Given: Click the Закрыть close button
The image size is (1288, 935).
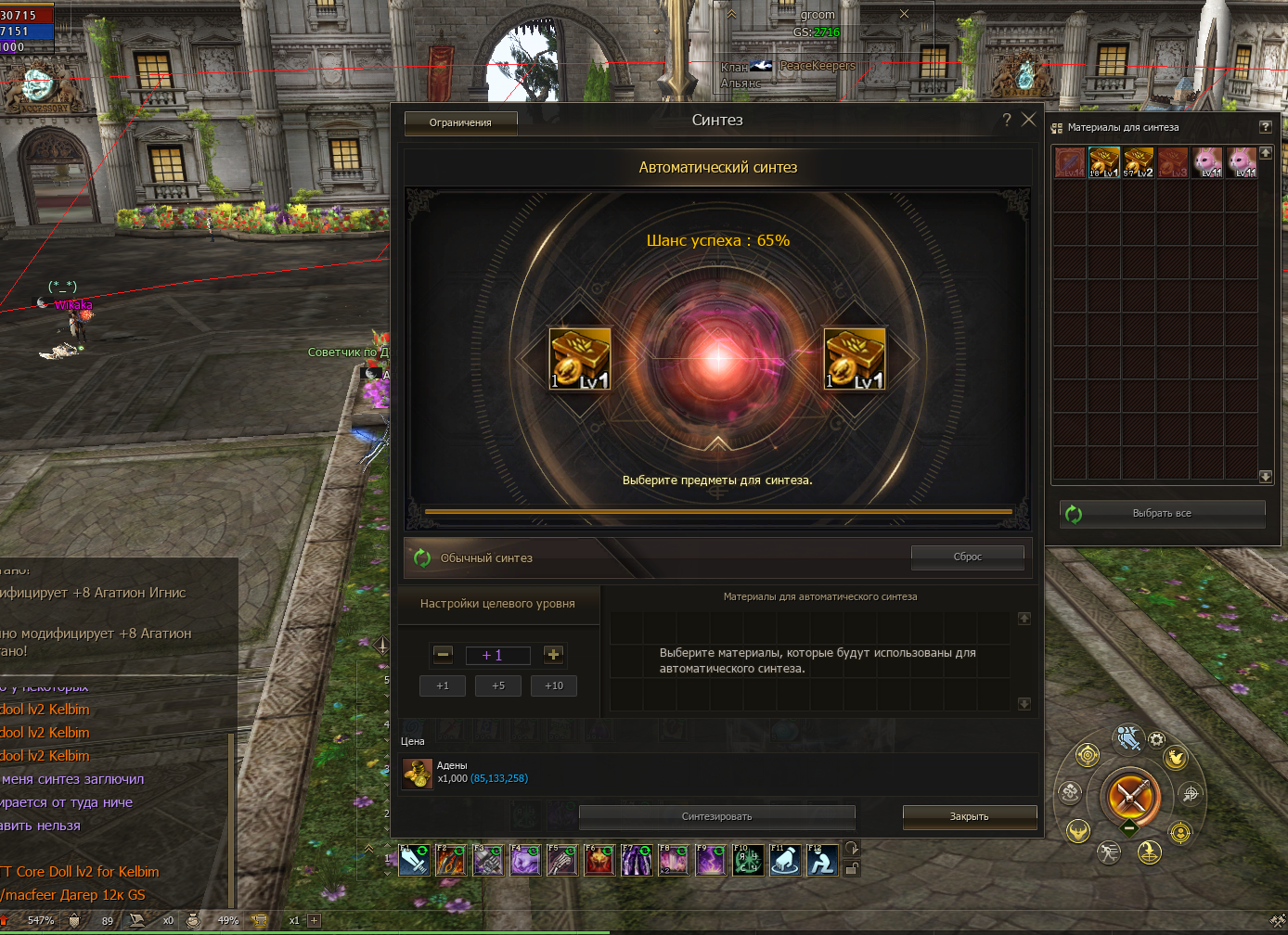Looking at the screenshot, I should coord(969,816).
